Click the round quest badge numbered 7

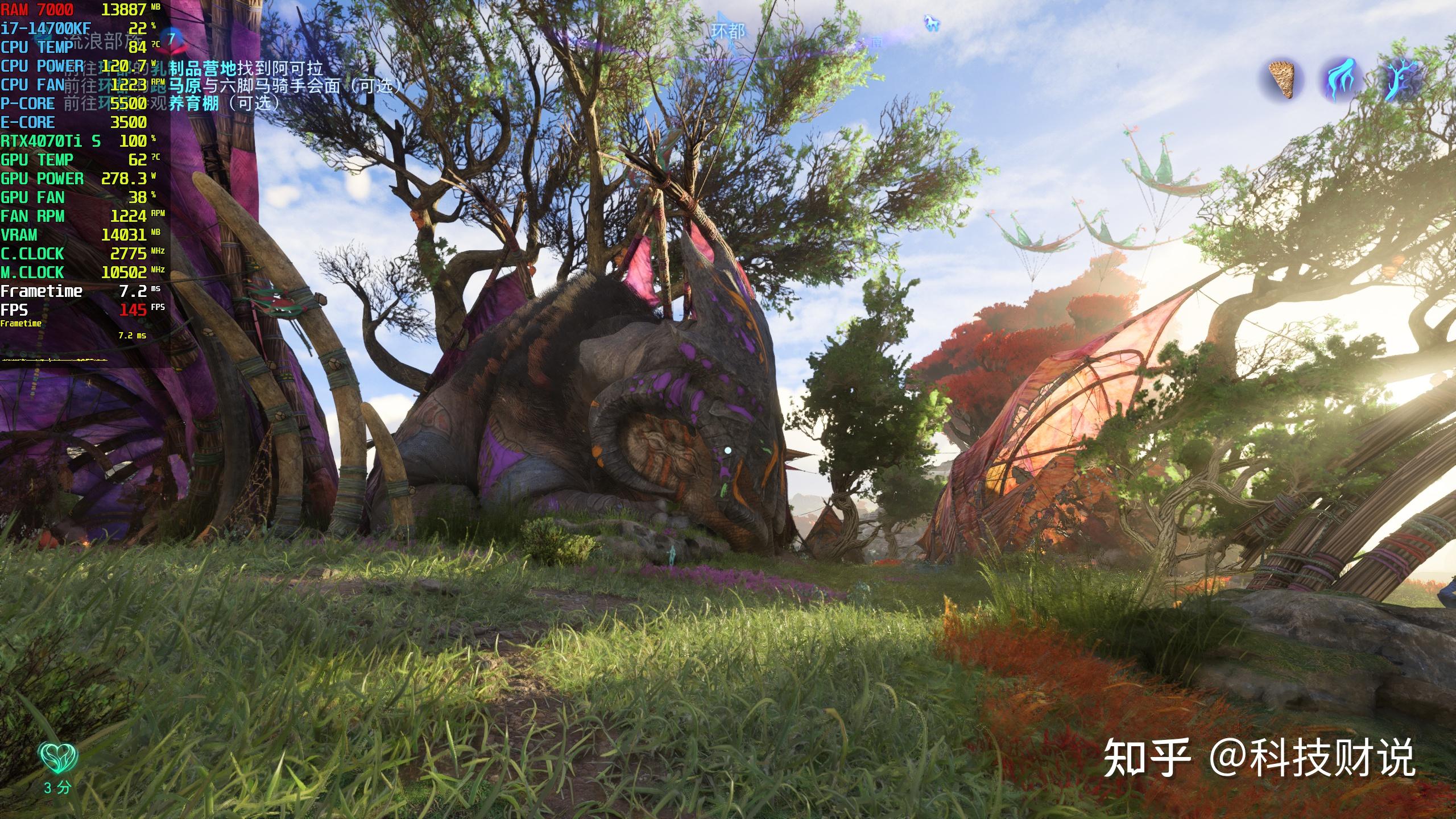click(x=172, y=39)
